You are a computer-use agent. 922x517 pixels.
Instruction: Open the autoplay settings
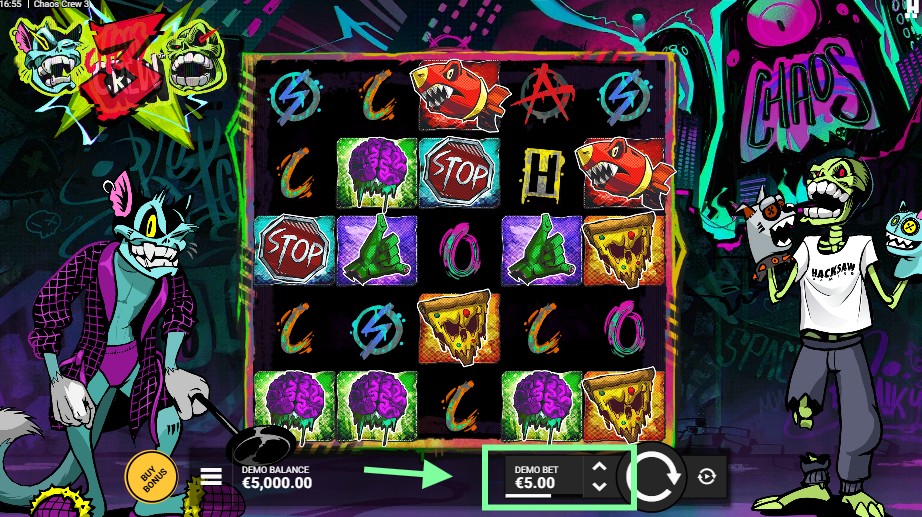point(707,477)
